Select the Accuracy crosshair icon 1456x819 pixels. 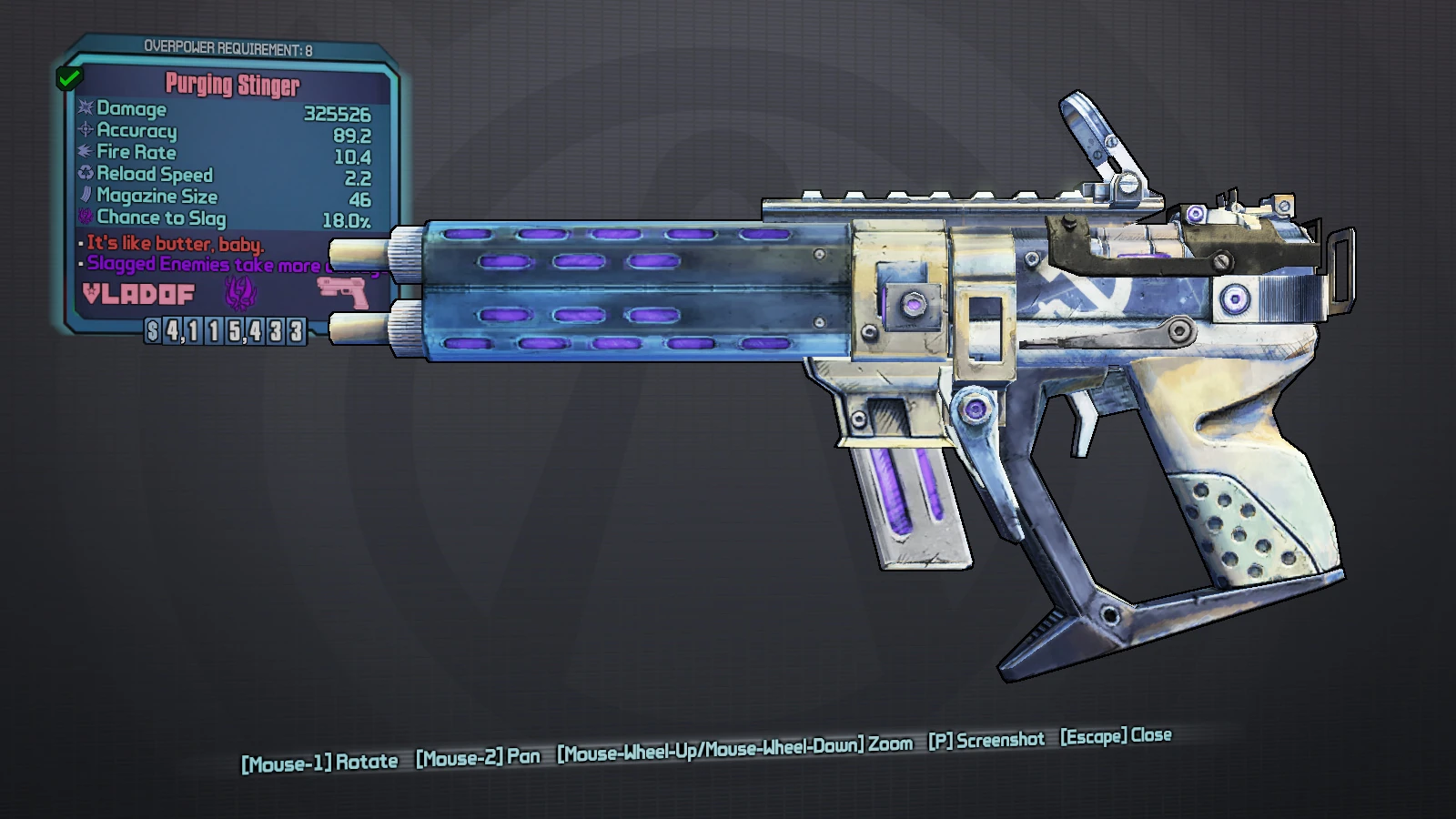pos(84,132)
